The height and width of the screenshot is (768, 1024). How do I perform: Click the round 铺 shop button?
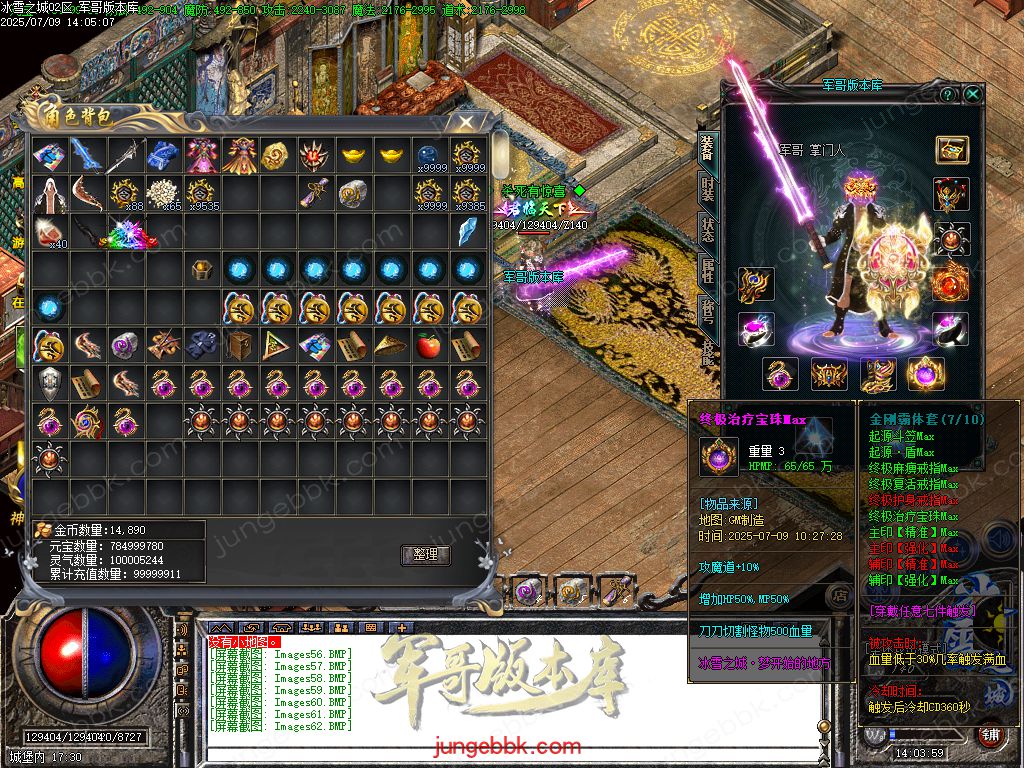pyautogui.click(x=989, y=733)
